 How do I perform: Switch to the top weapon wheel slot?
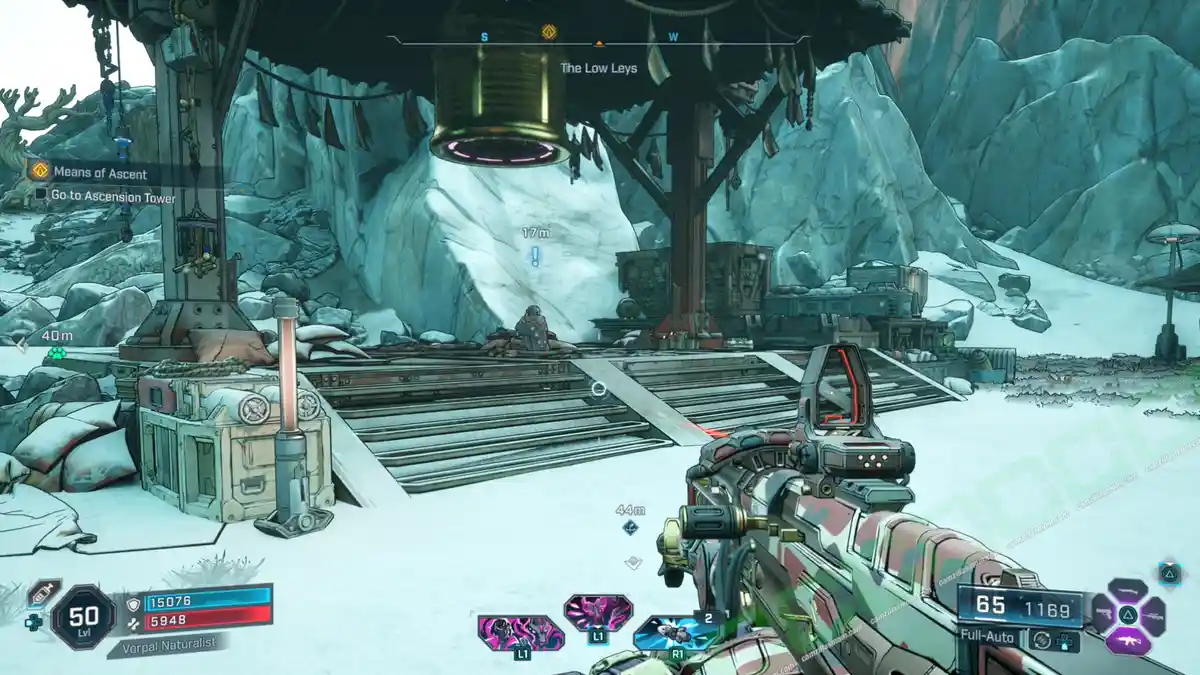1128,589
